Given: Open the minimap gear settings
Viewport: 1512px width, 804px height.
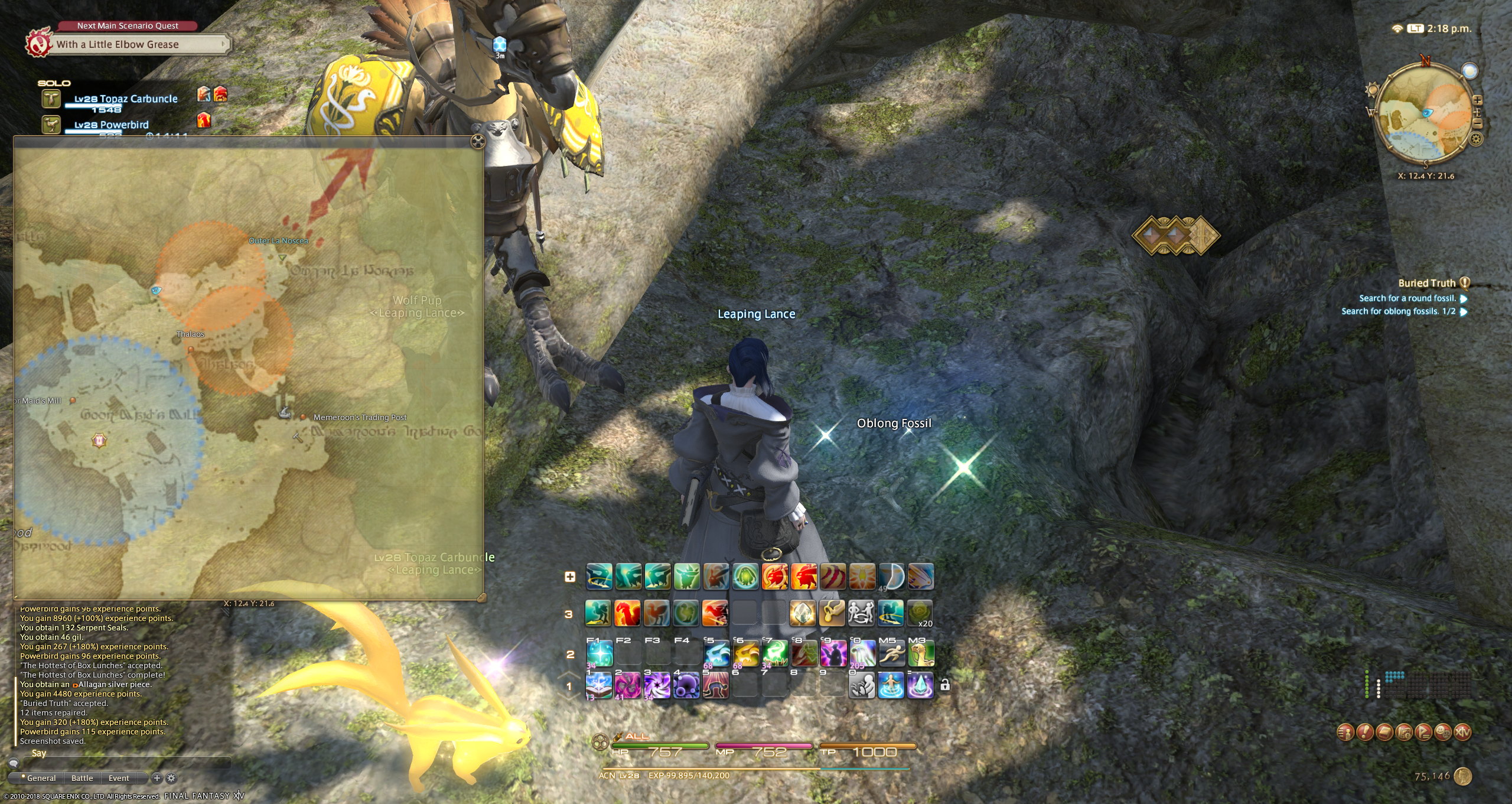Looking at the screenshot, I should coord(1476,139).
